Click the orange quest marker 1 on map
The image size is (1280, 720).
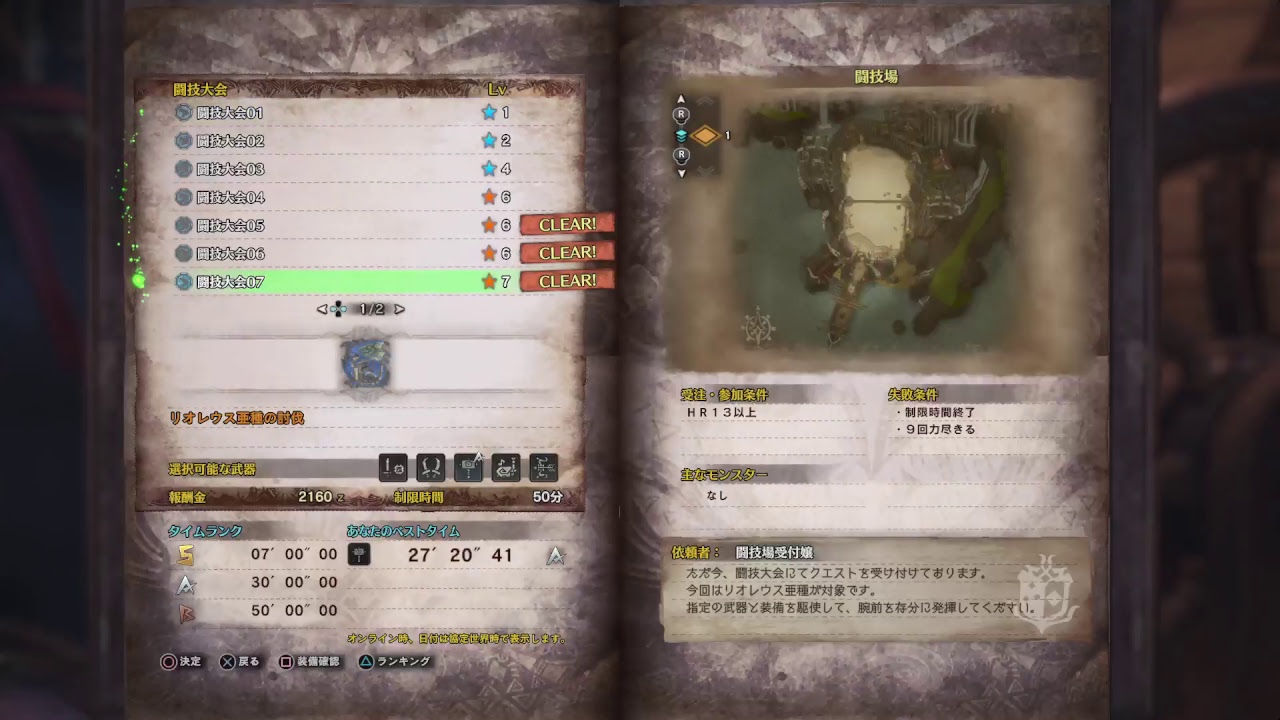(706, 135)
